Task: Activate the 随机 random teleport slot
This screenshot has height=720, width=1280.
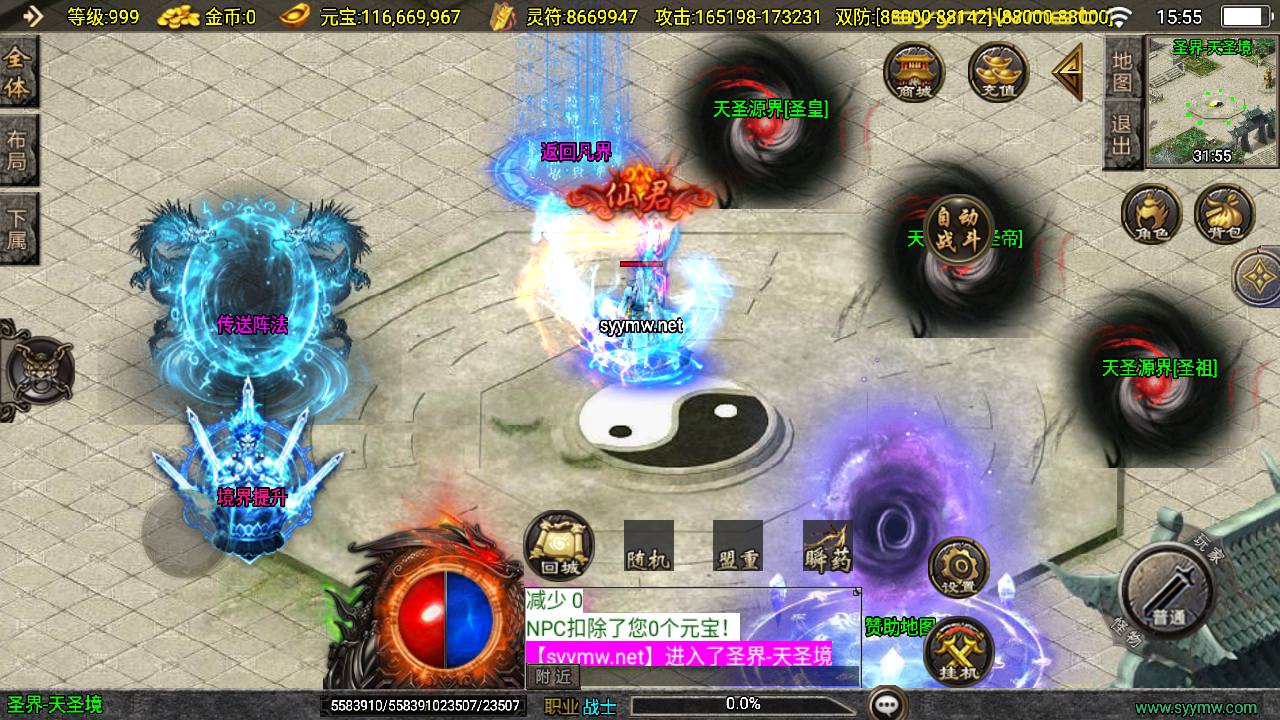Action: point(648,547)
